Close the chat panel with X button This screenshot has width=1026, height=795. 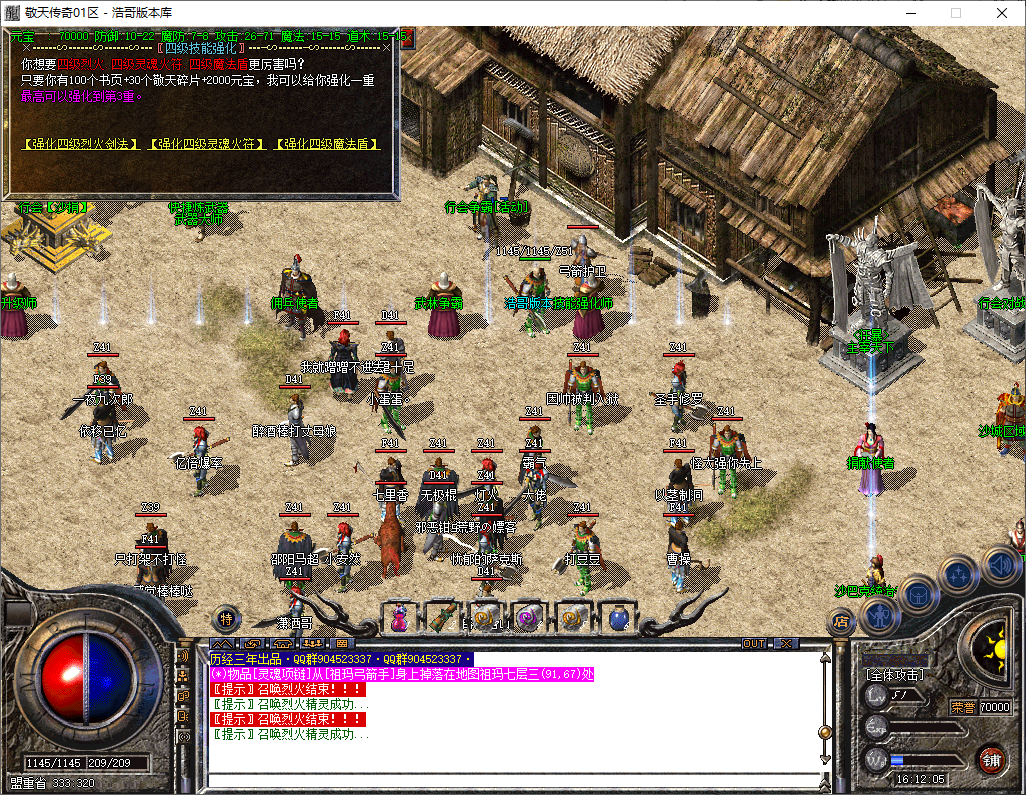click(787, 643)
